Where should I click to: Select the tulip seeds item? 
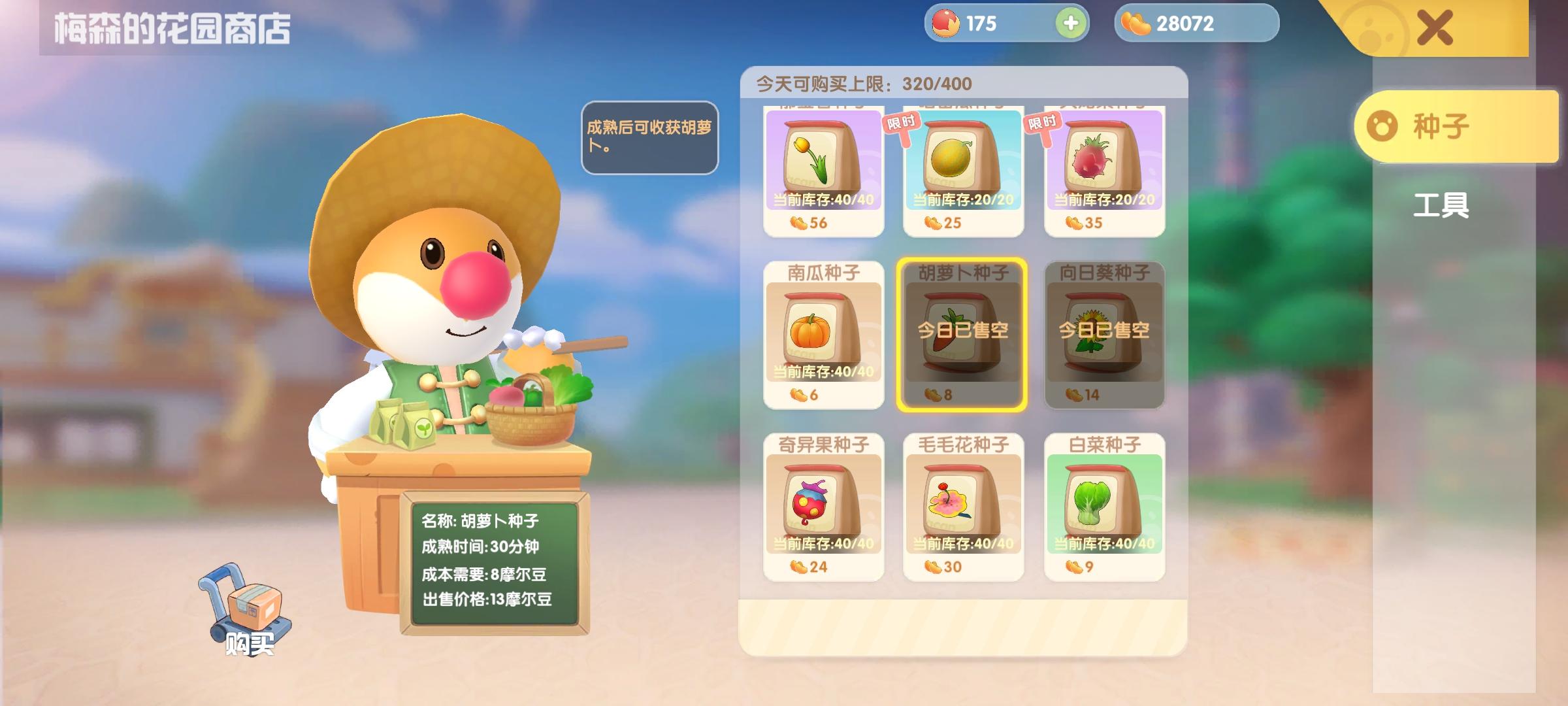click(824, 167)
